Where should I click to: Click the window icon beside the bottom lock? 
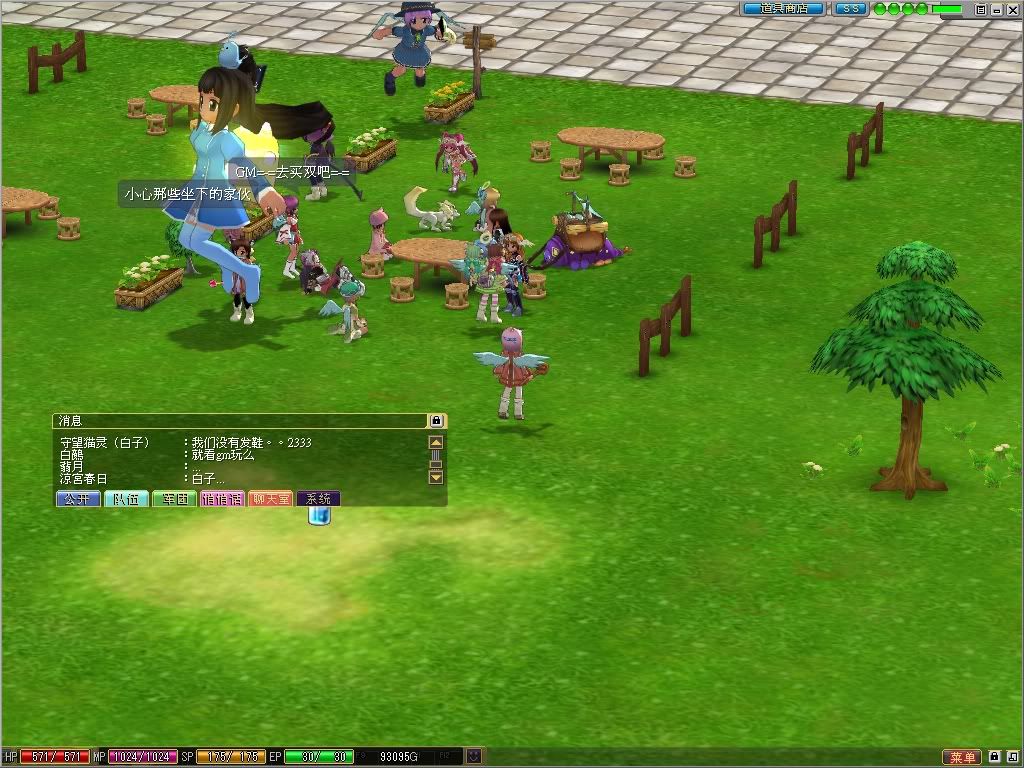[1012, 757]
